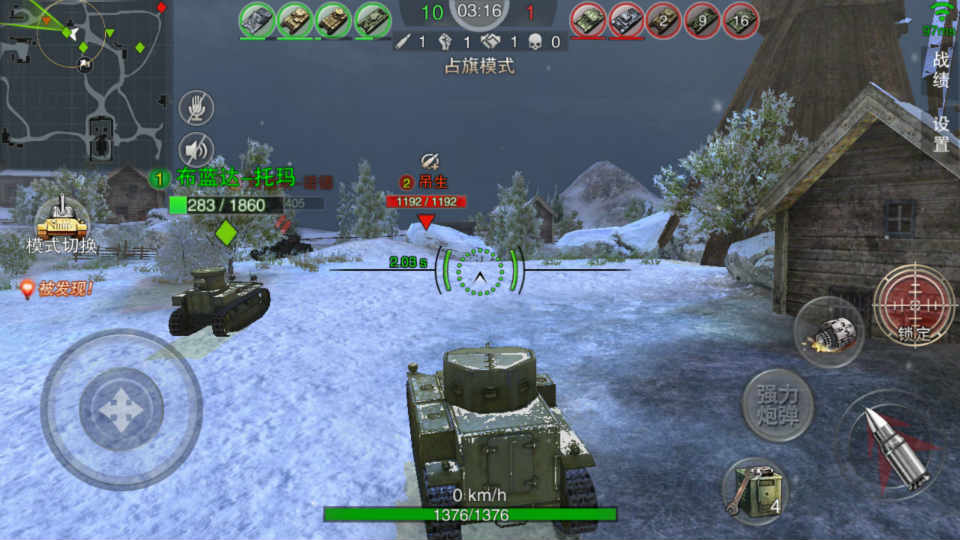Screen dimensions: 960x540
Task: Open the 战绩 scoreboard
Action: coord(941,70)
